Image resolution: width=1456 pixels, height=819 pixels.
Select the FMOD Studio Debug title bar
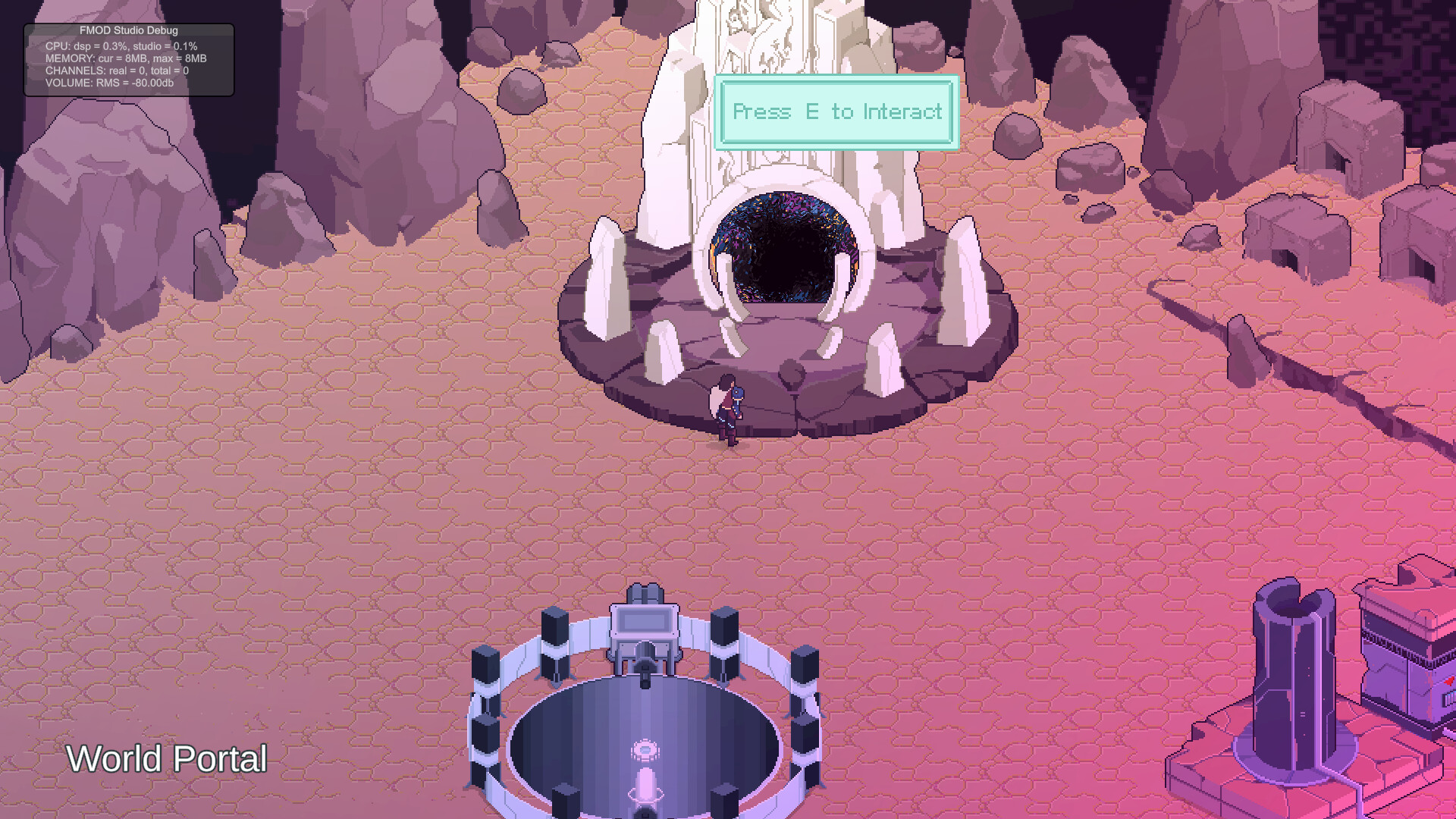(127, 31)
